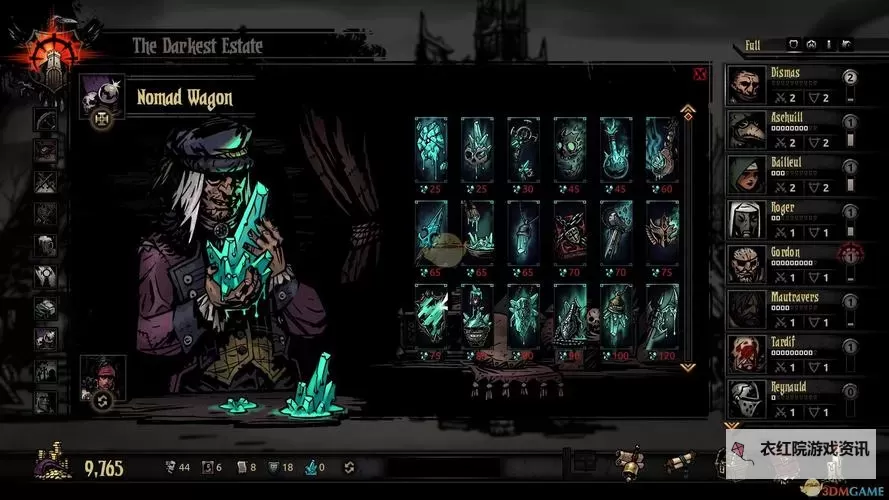Viewport: 889px width, 500px height.
Task: Click the shop list's down arrow
Action: click(687, 367)
